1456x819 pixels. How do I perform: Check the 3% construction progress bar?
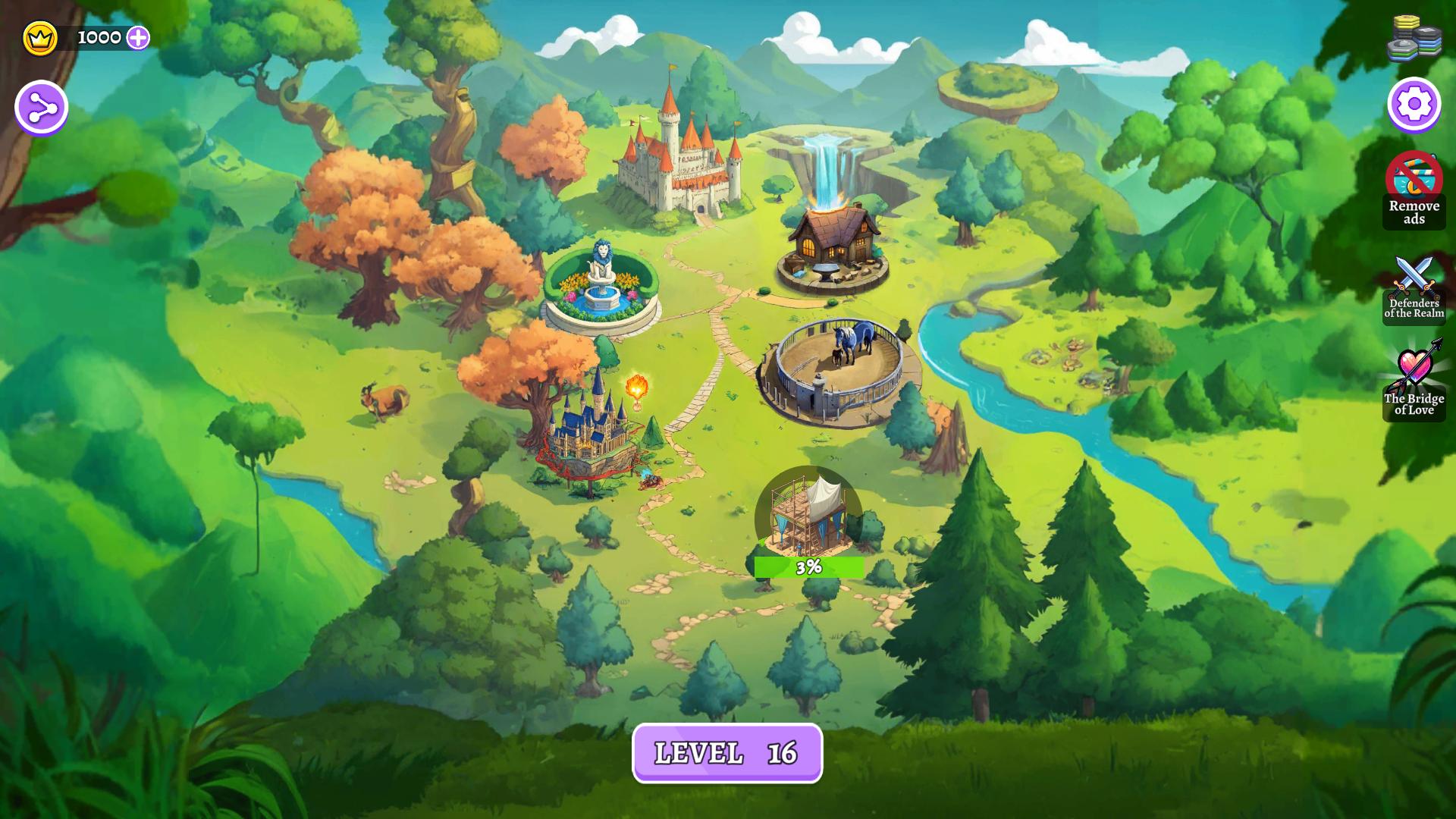pos(808,566)
